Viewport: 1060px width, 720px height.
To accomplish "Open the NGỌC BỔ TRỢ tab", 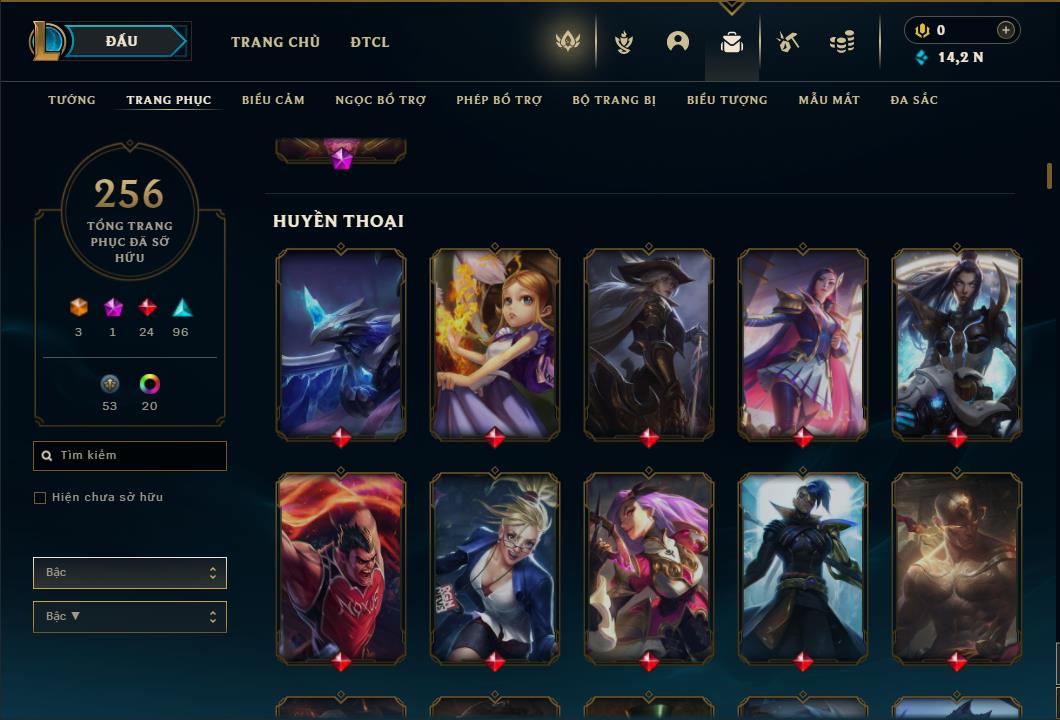I will (380, 100).
